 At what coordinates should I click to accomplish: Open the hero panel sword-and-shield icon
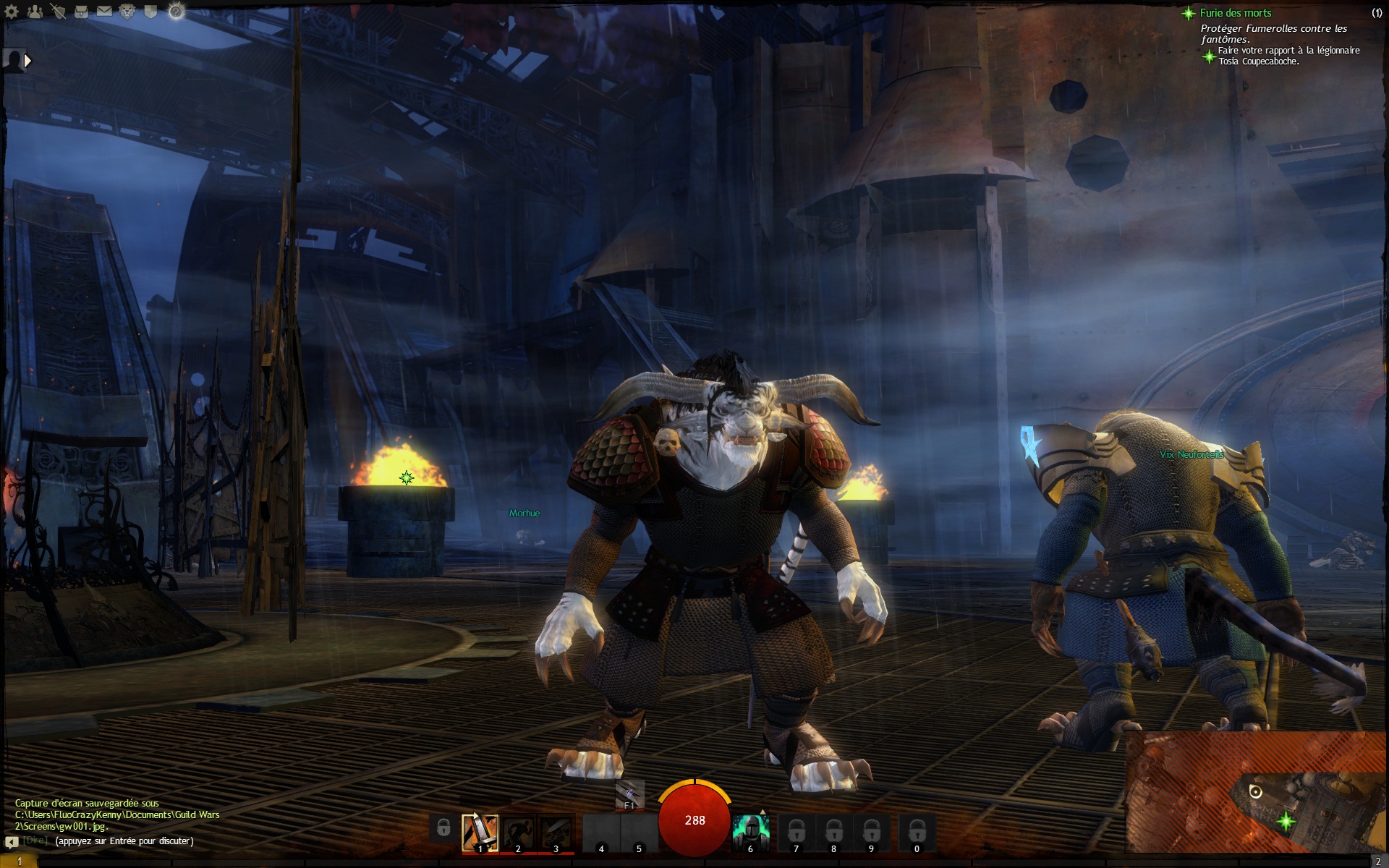(x=59, y=12)
